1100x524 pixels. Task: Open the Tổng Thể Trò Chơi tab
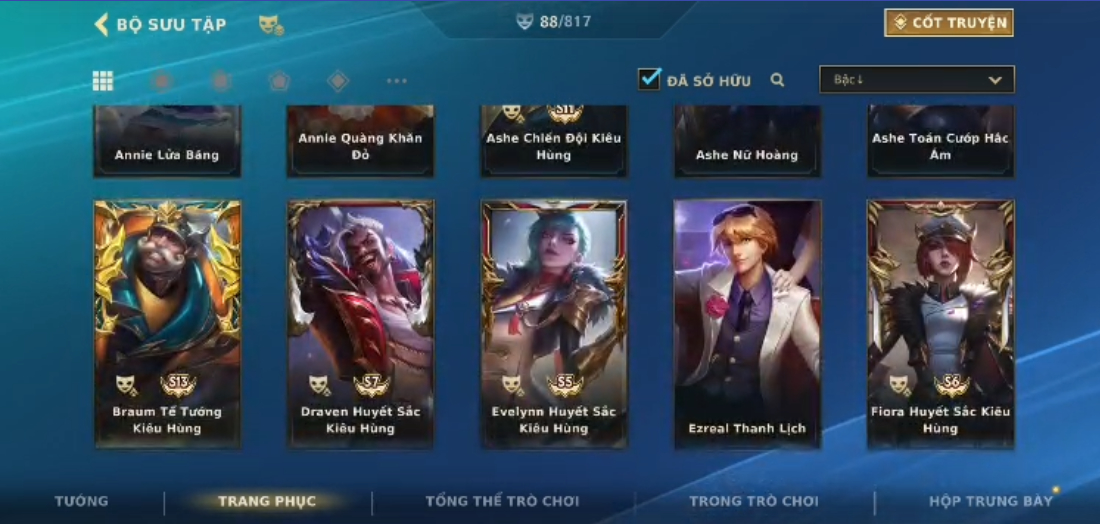[502, 501]
